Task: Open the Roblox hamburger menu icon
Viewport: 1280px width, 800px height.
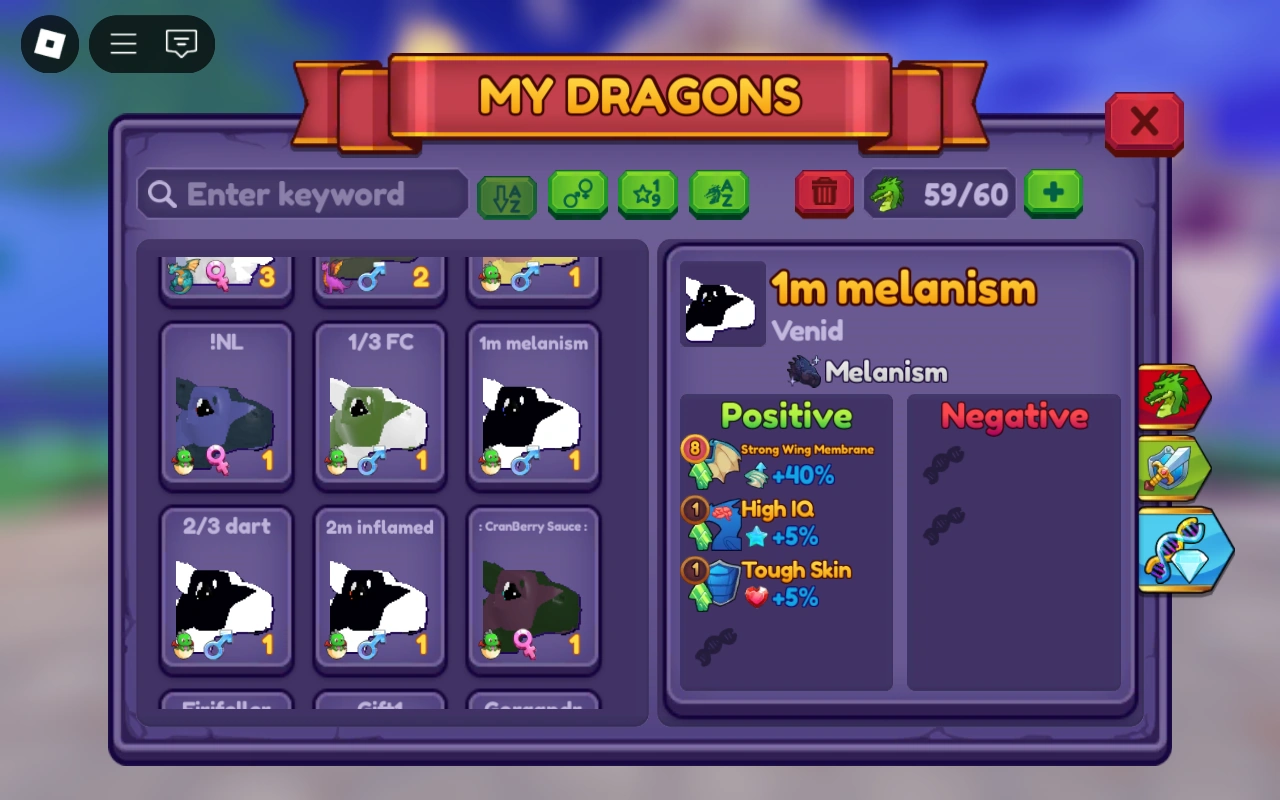Action: pos(122,44)
